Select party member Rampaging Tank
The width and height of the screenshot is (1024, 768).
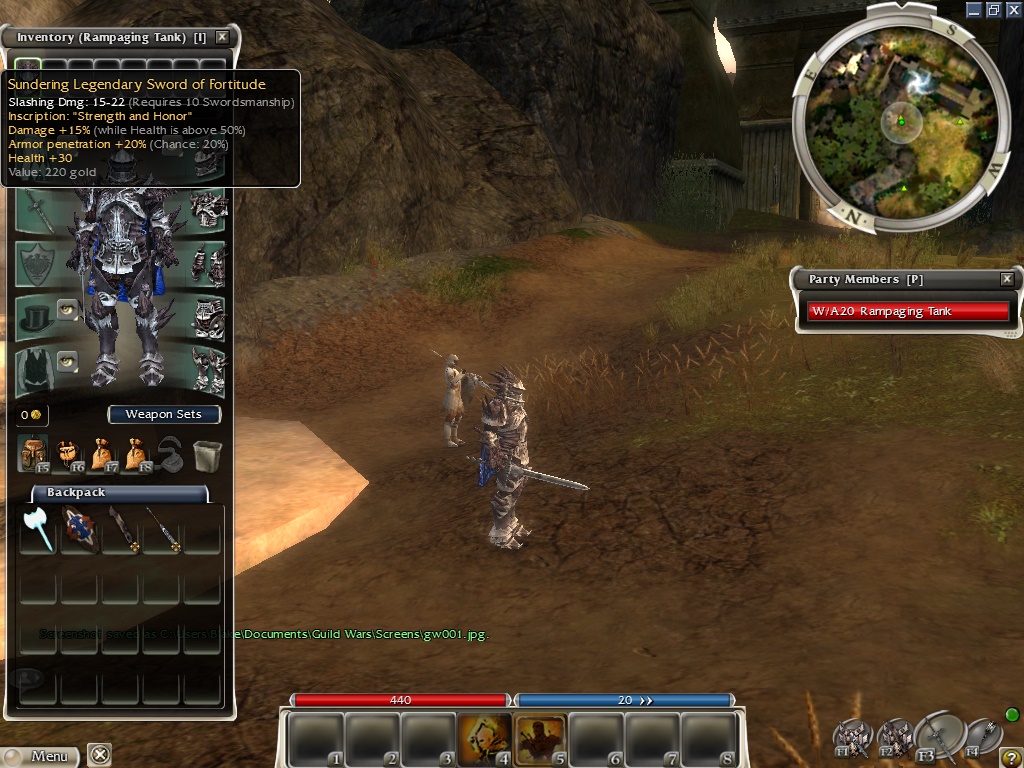pos(908,311)
